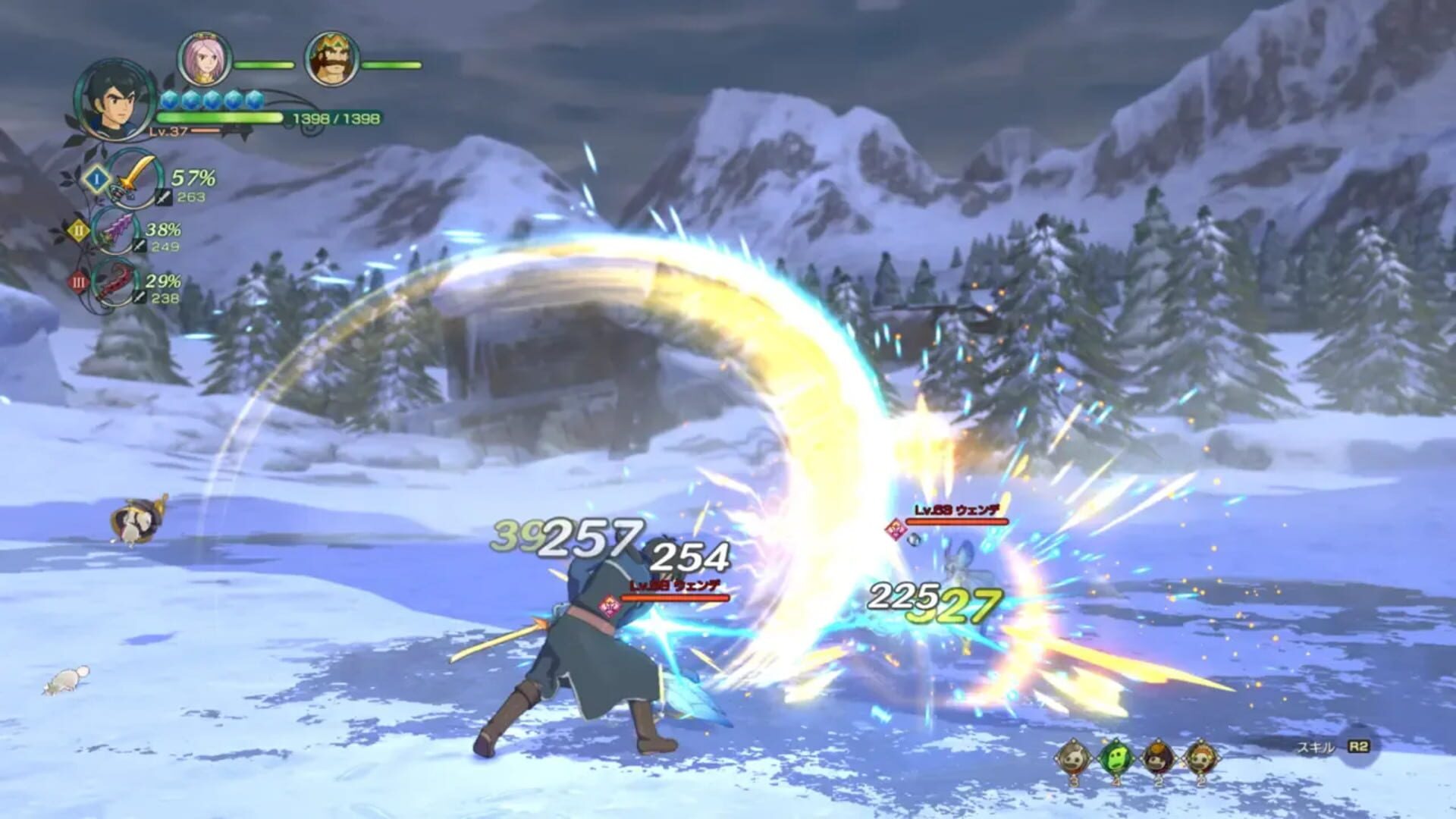Viewport: 1456px width, 819px height.
Task: Click the green HP bar showing 1398/1398
Action: [219, 117]
